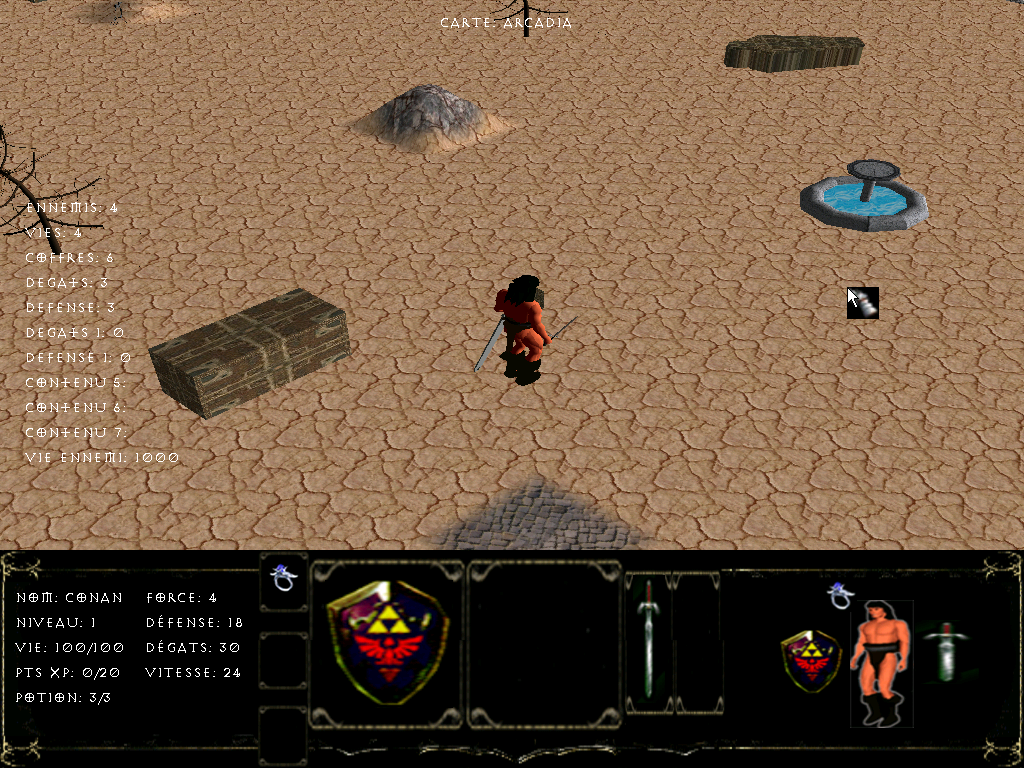This screenshot has height=768, width=1024.
Task: Pick the sword in the narrow inventory slot
Action: (649, 640)
